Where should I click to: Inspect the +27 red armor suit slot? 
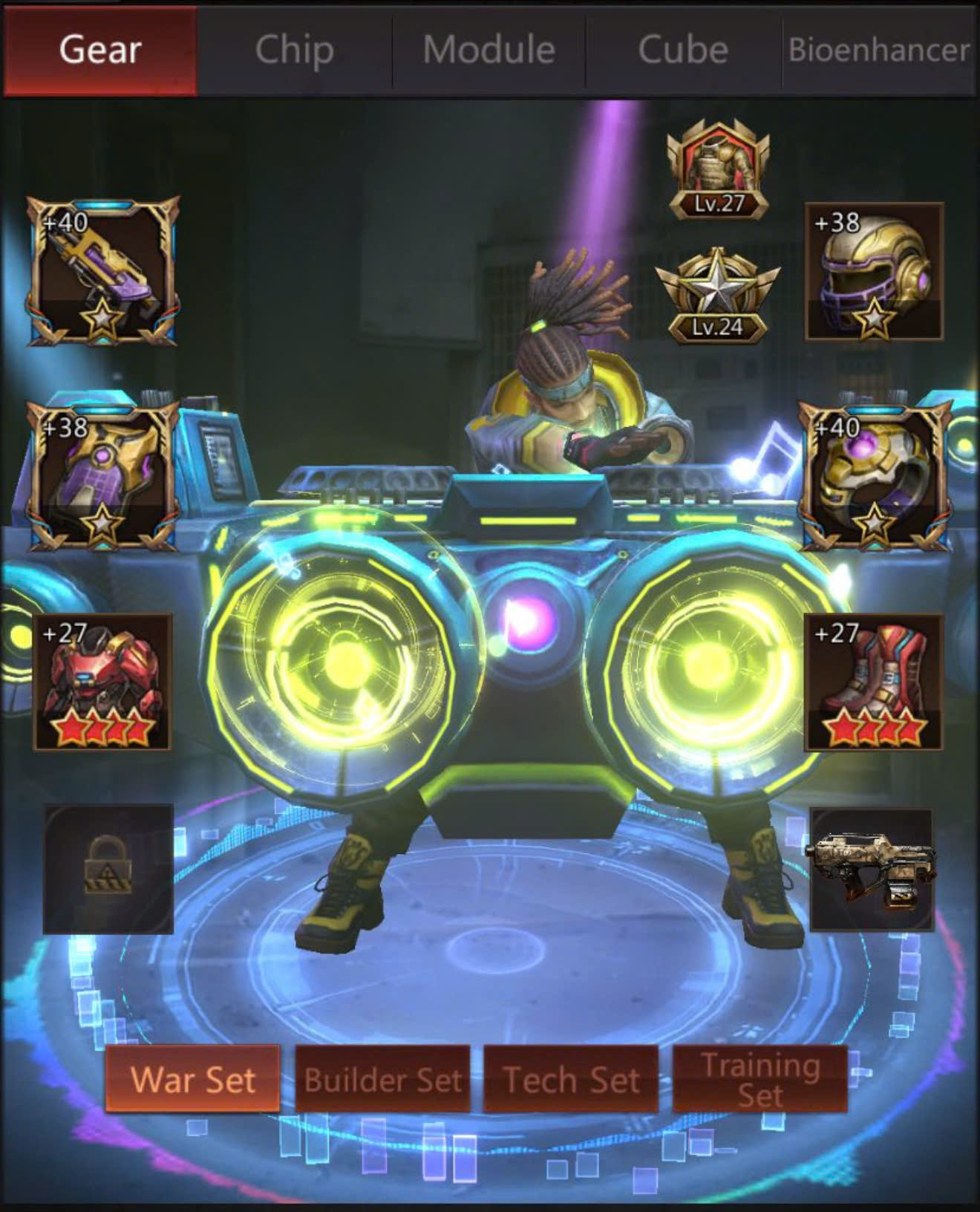(102, 682)
